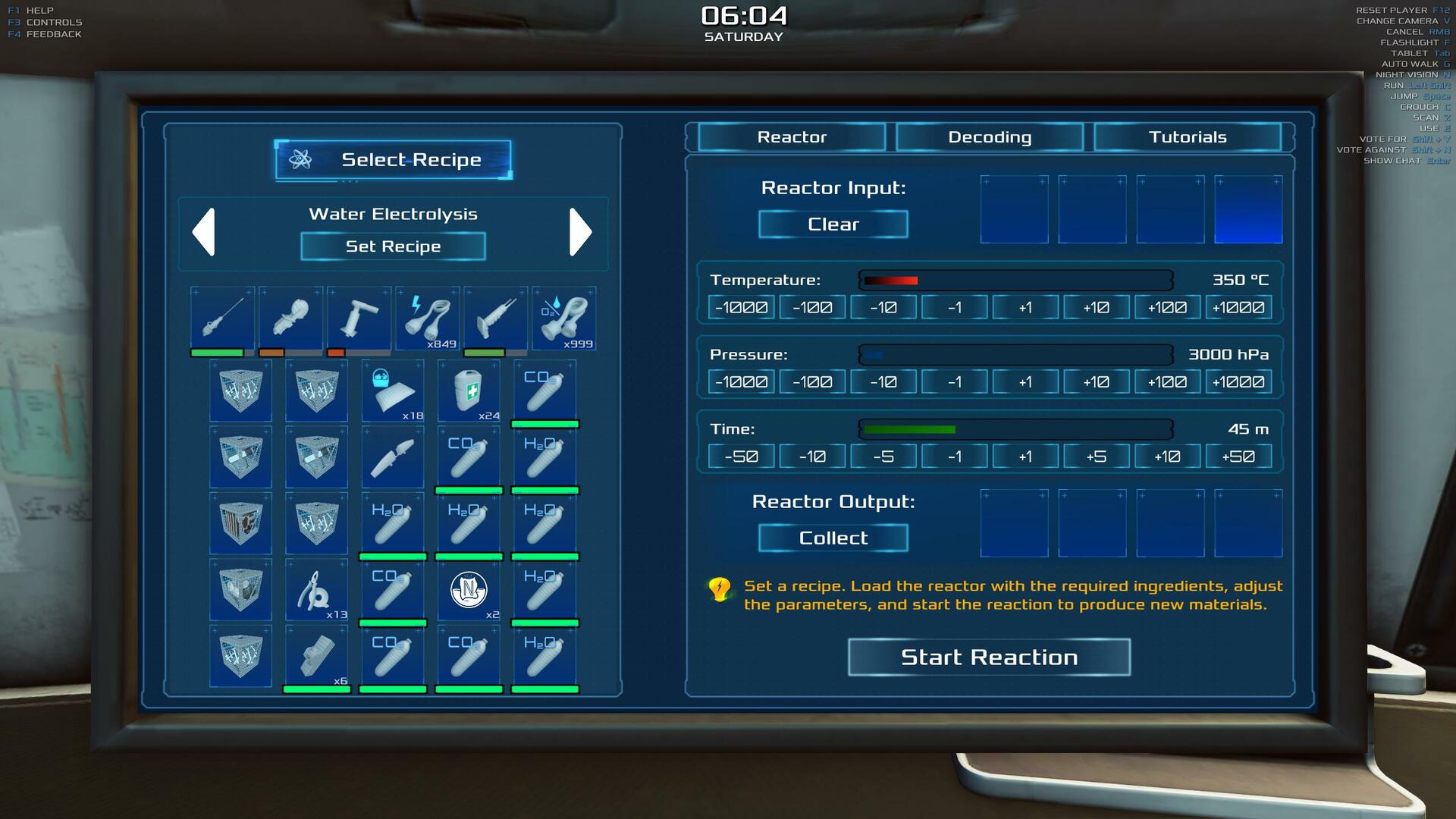Select the first aid kit stack

[469, 391]
